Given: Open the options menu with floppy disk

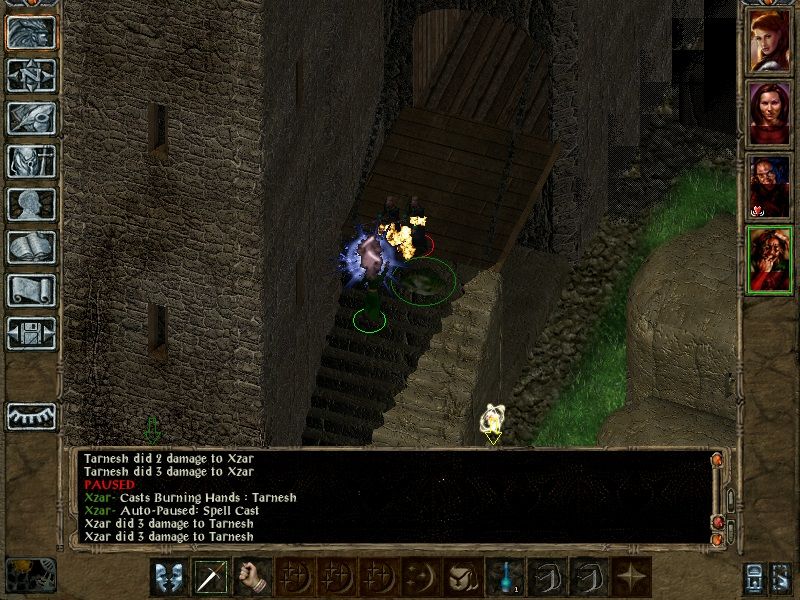Looking at the screenshot, I should (31, 333).
